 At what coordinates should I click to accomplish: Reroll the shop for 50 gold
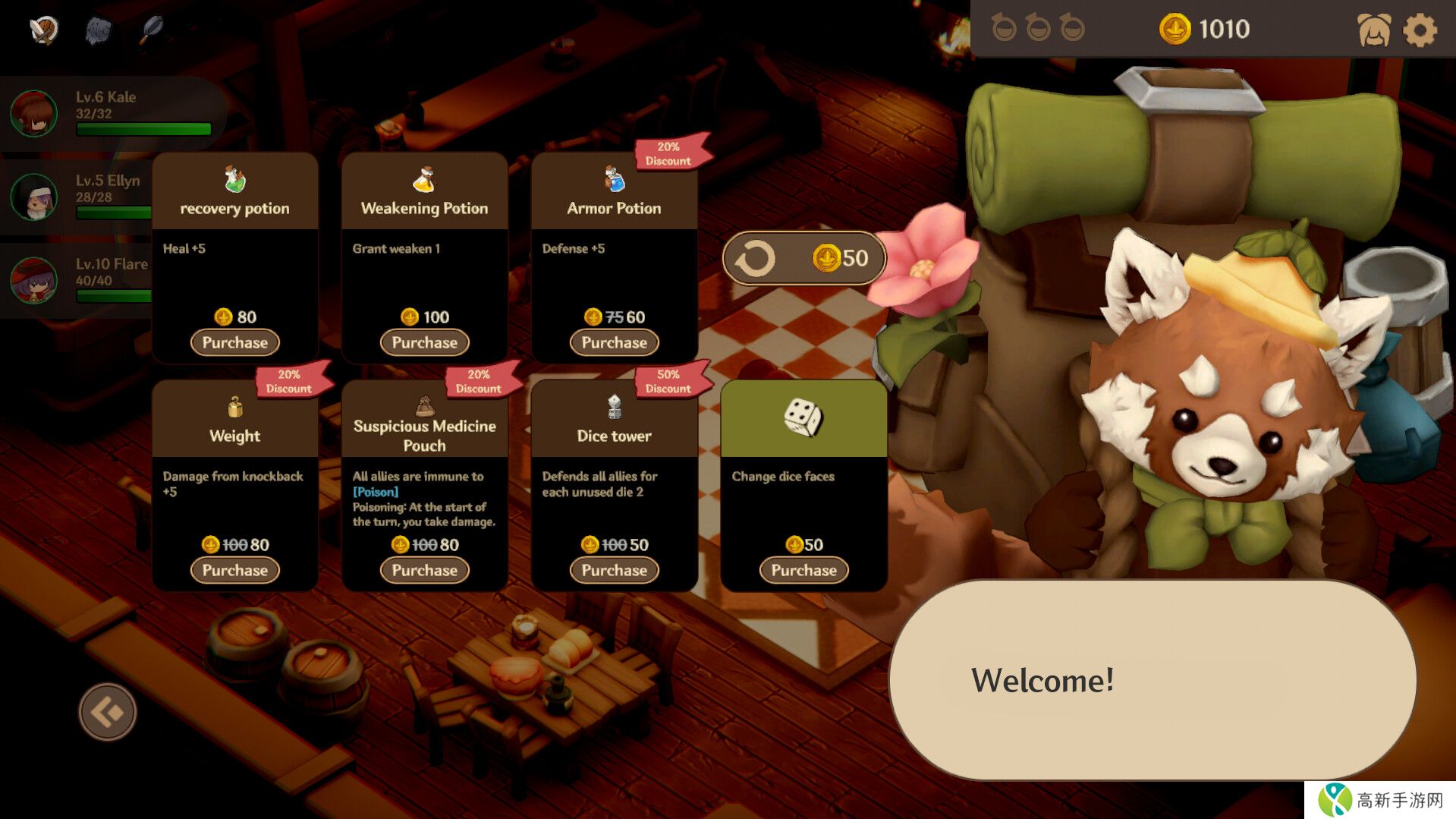(803, 258)
